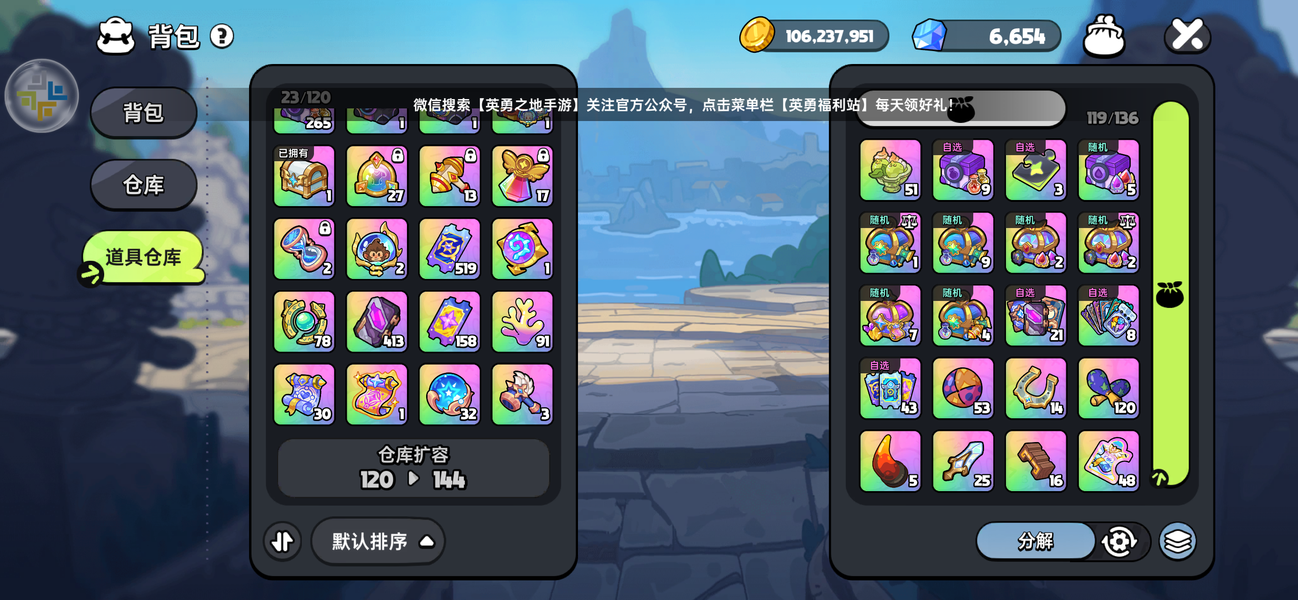Tap the 分解 decompose button
This screenshot has height=600, width=1298.
(x=1035, y=541)
